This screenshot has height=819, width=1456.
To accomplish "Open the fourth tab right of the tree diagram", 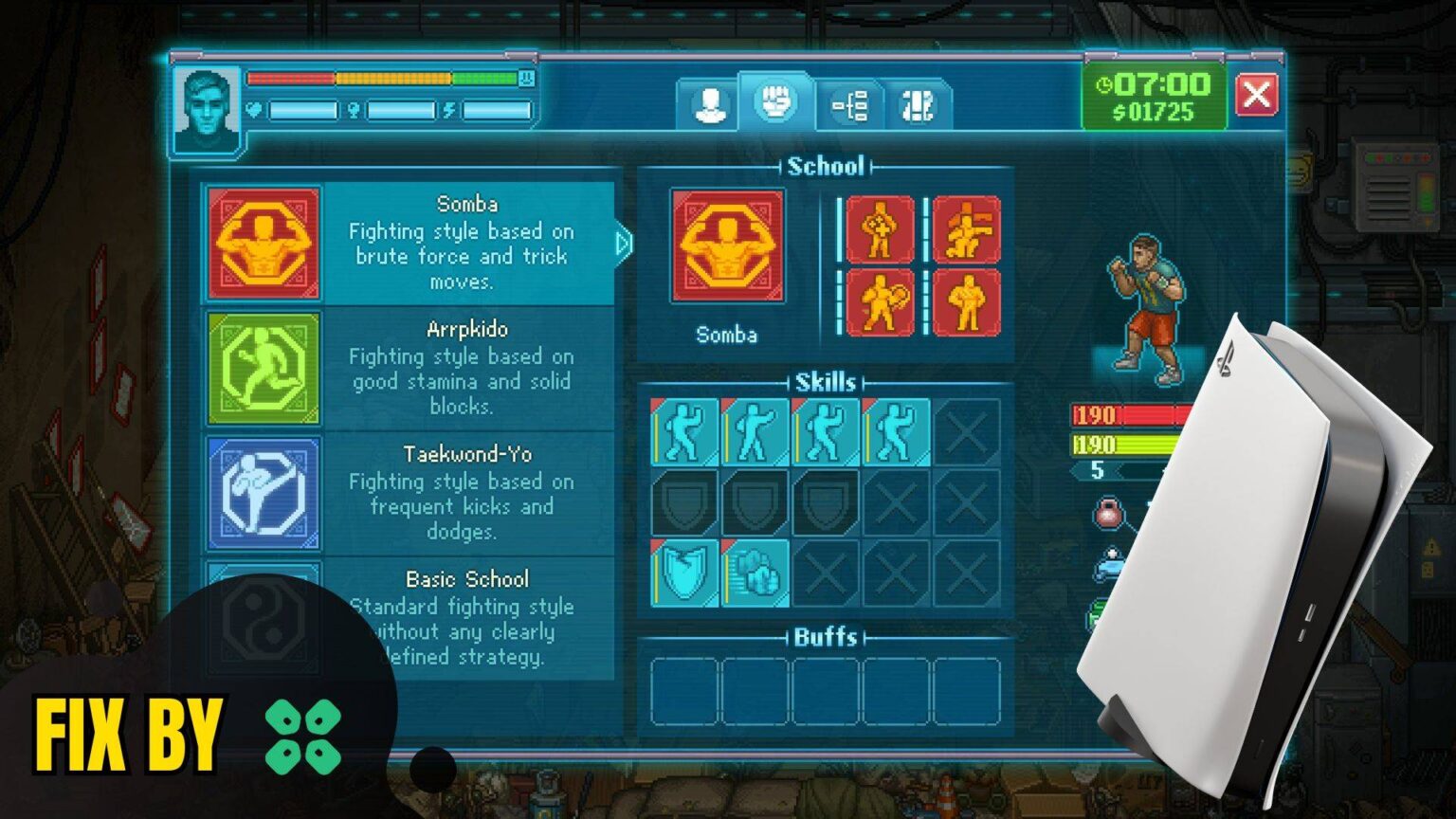I will click(x=917, y=104).
